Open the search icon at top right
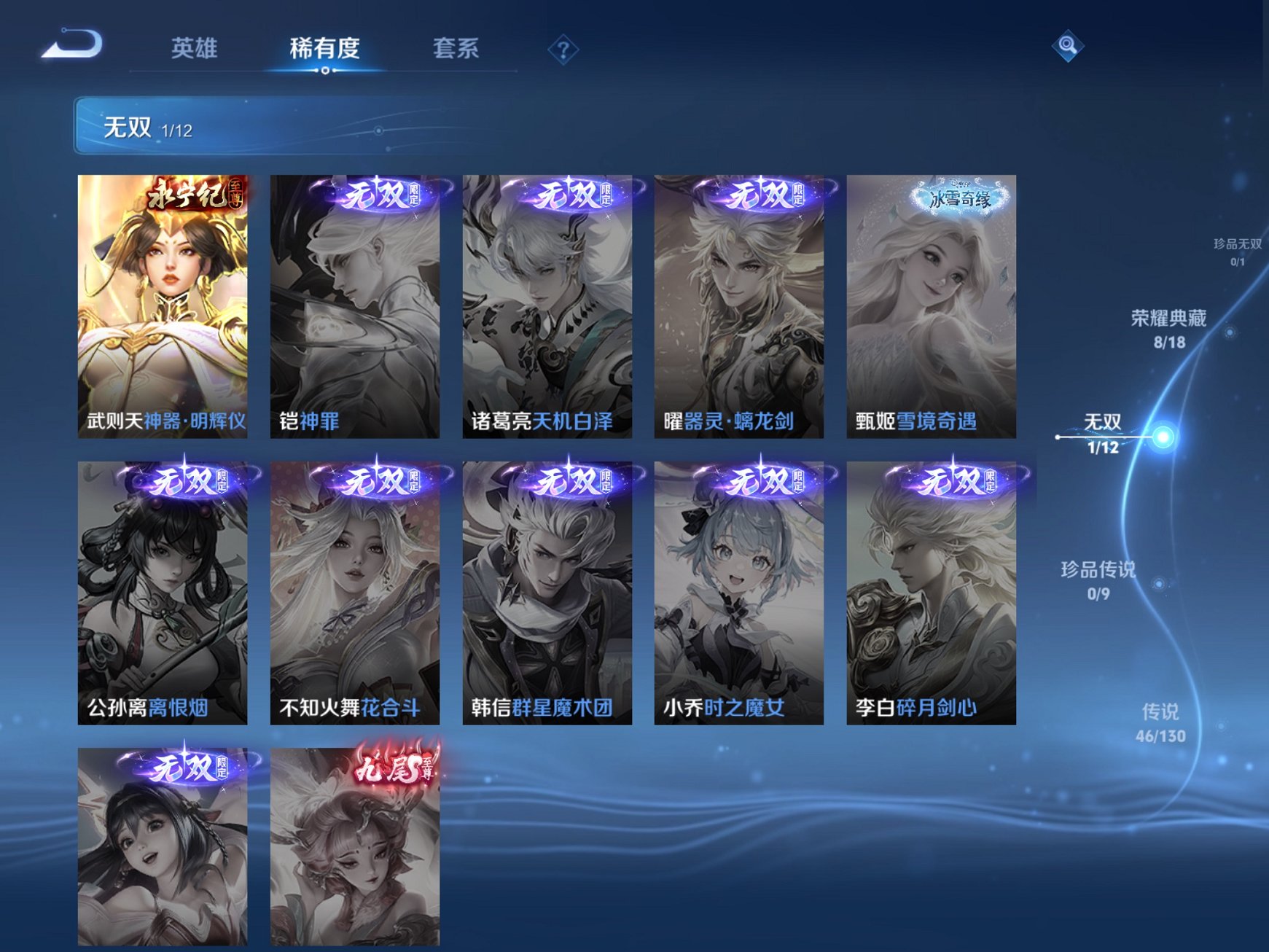The width and height of the screenshot is (1269, 952). (x=1066, y=47)
